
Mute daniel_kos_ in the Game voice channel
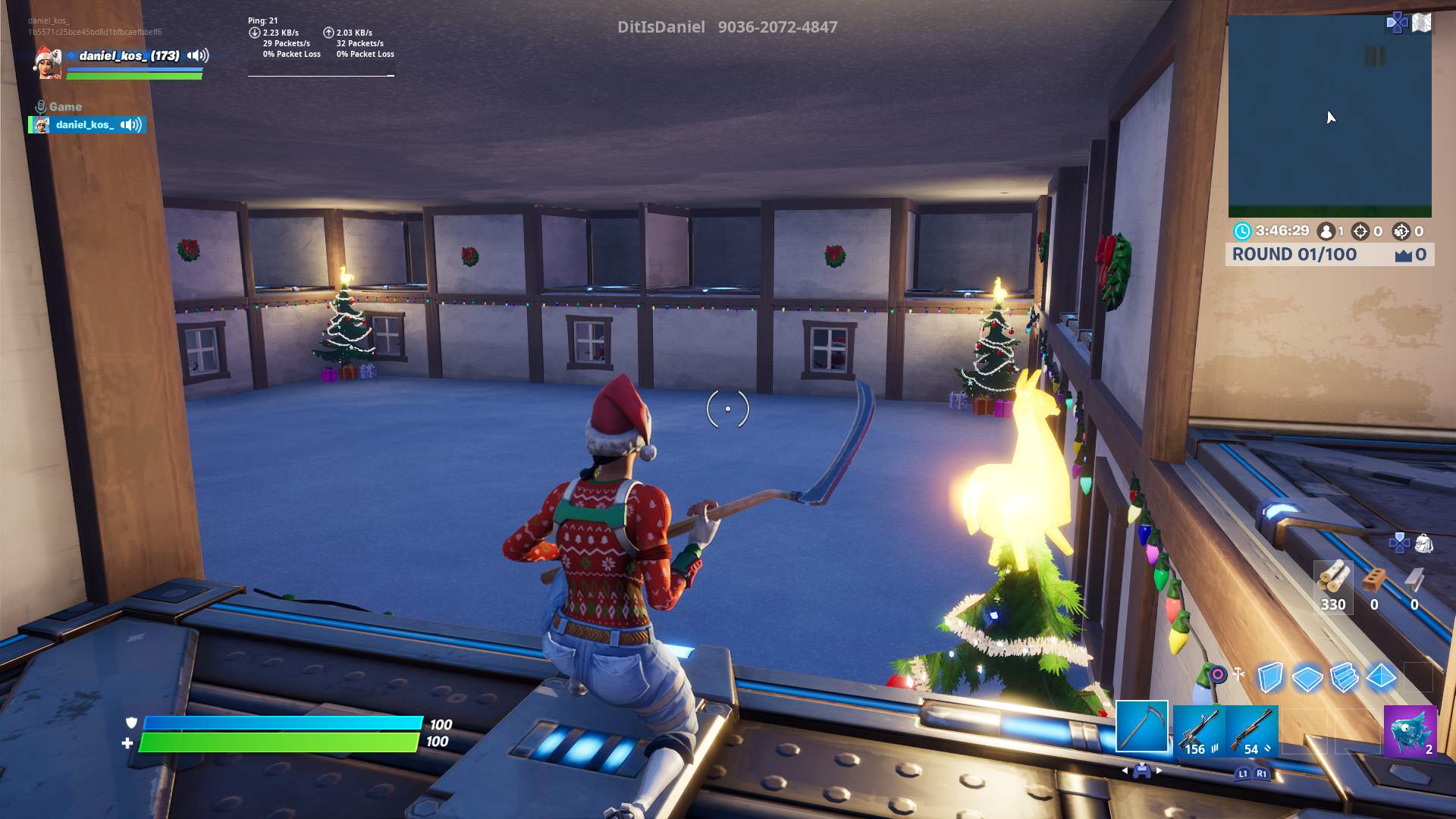coord(131,124)
